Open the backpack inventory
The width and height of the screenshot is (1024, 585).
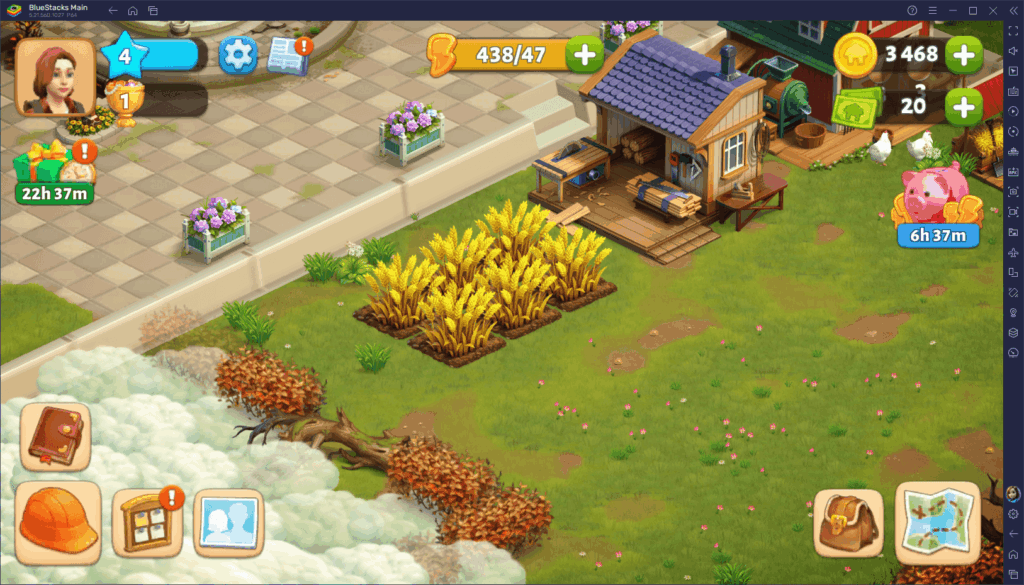tap(848, 522)
